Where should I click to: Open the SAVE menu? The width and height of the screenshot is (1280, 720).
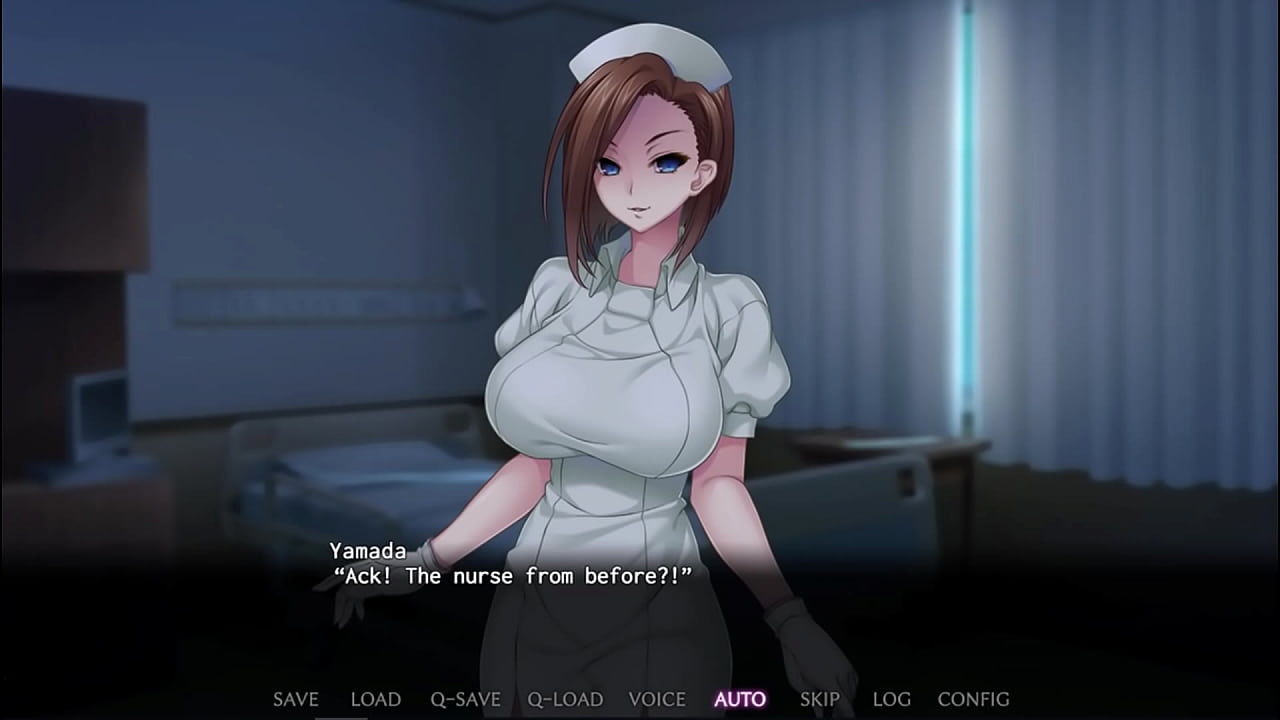tap(295, 699)
